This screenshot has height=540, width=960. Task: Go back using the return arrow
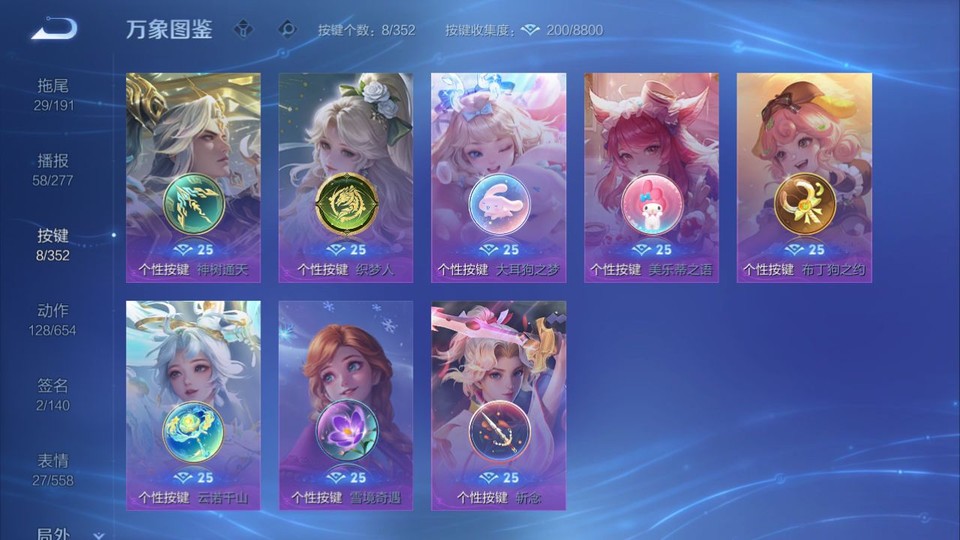[54, 29]
